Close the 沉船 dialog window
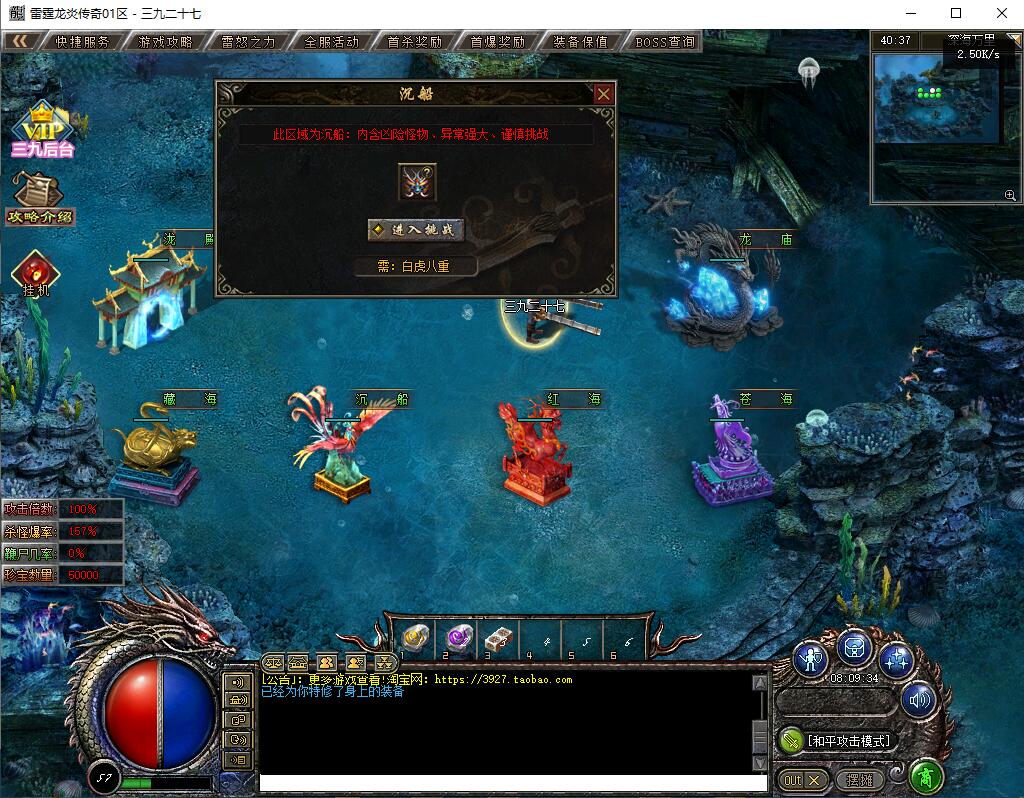 603,94
